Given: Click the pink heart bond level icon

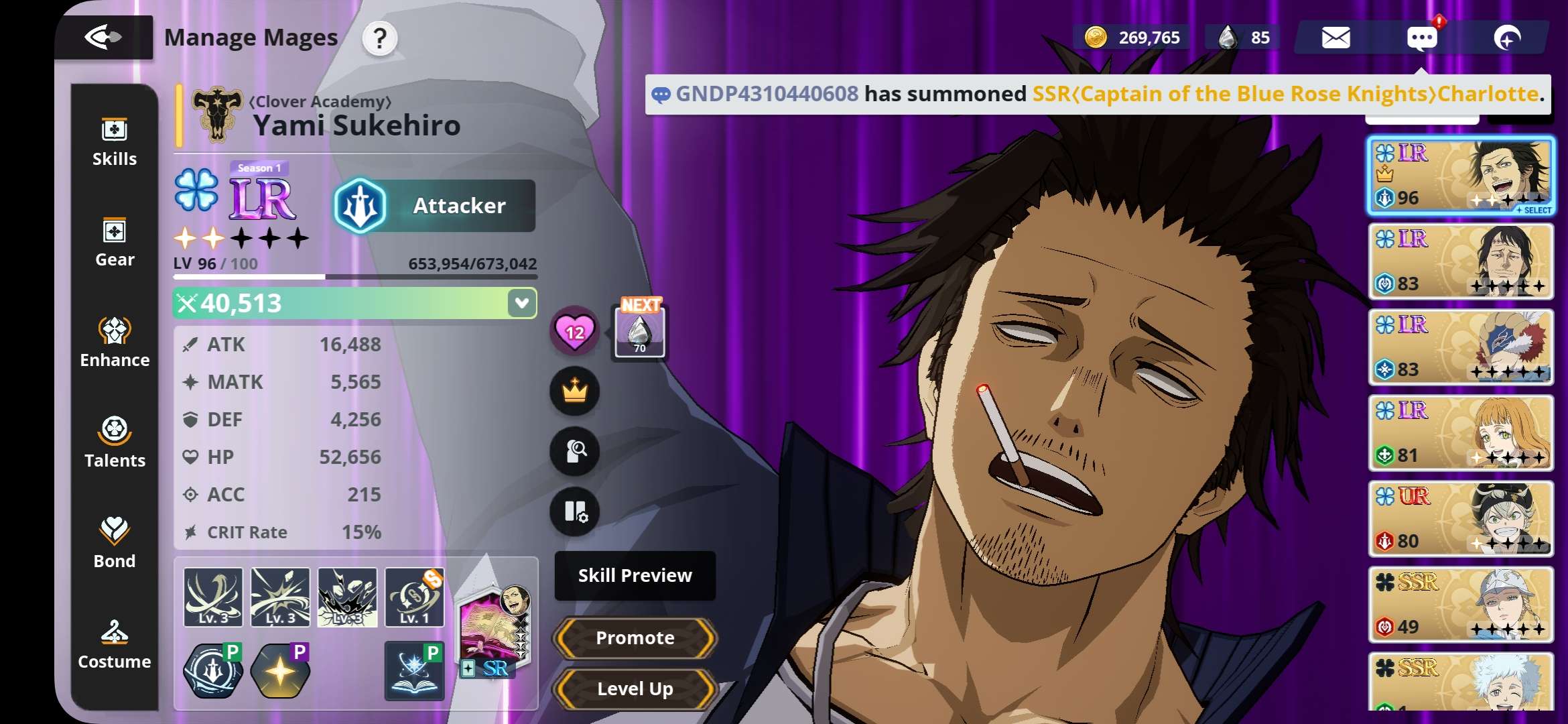Looking at the screenshot, I should [574, 331].
